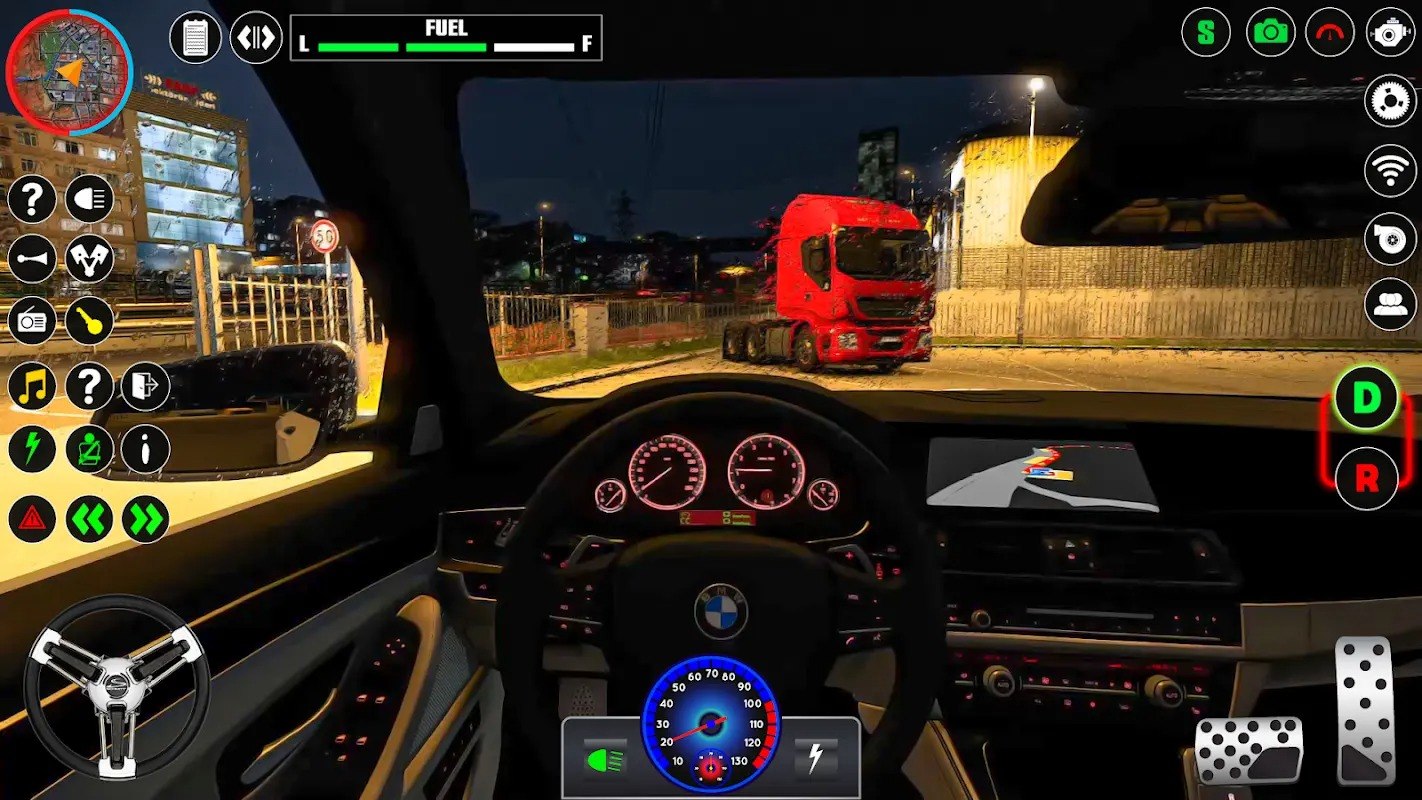Fasten the green seatbelt icon

coord(90,449)
